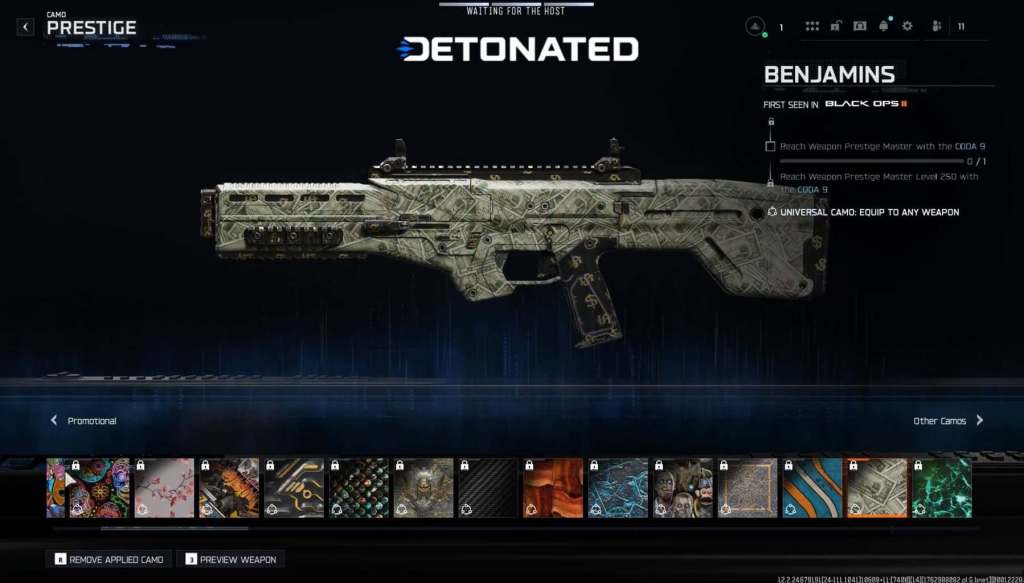Viewport: 1024px width, 583px height.
Task: Select the green glowing cracks camo
Action: tap(942, 488)
